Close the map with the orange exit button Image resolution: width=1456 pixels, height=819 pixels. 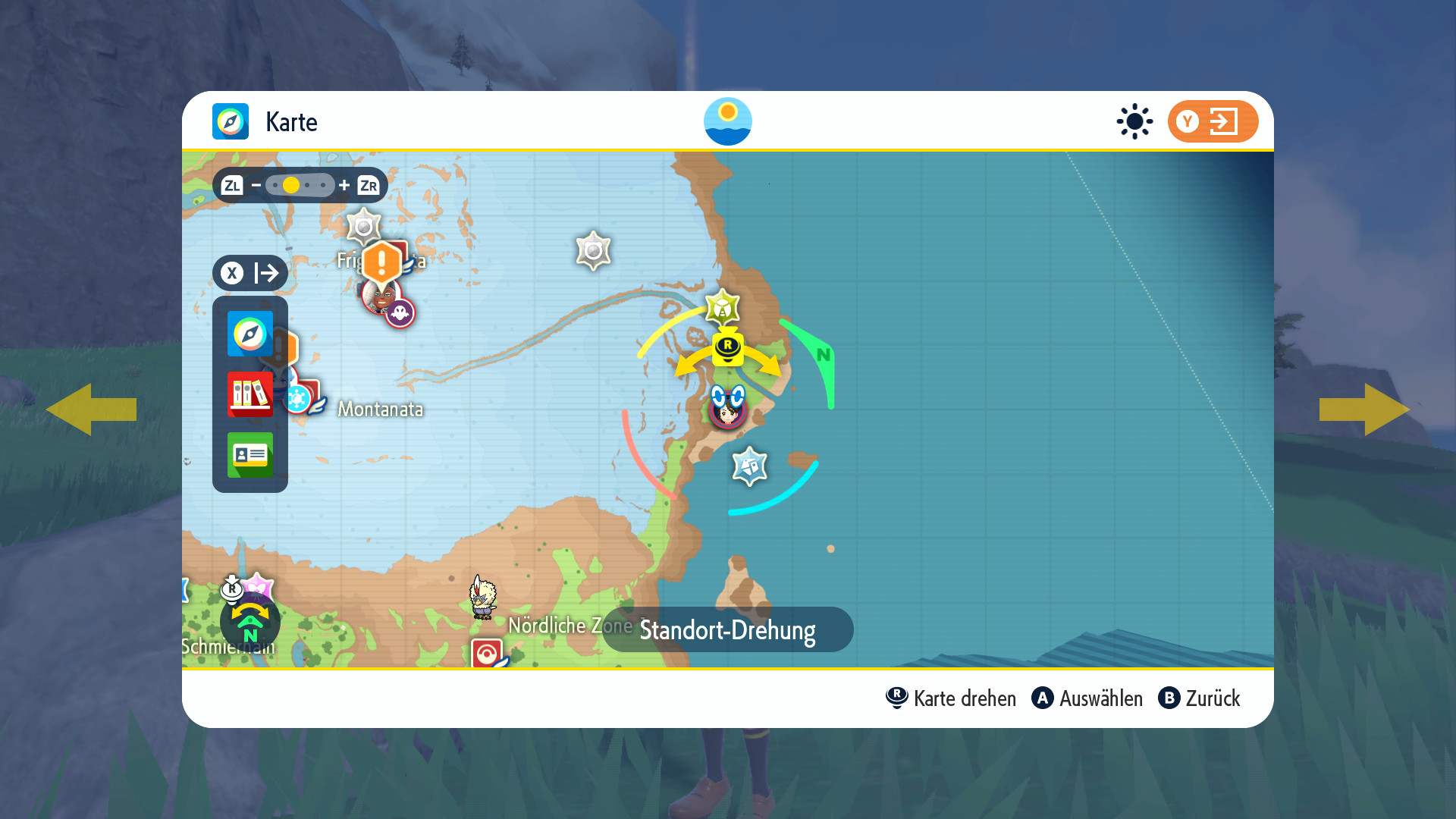pos(1212,121)
